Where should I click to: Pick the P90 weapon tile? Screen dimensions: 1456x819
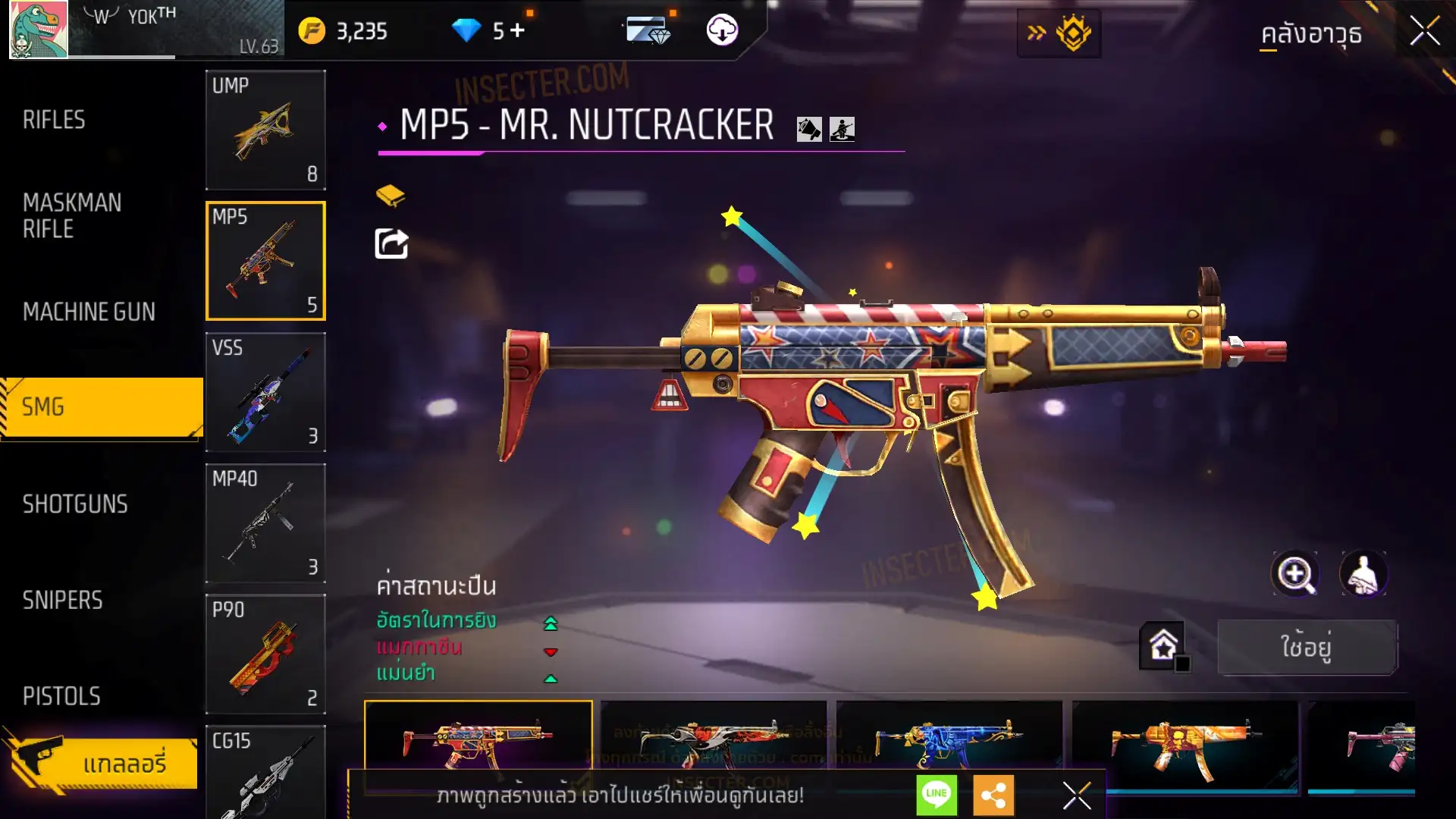coord(265,654)
